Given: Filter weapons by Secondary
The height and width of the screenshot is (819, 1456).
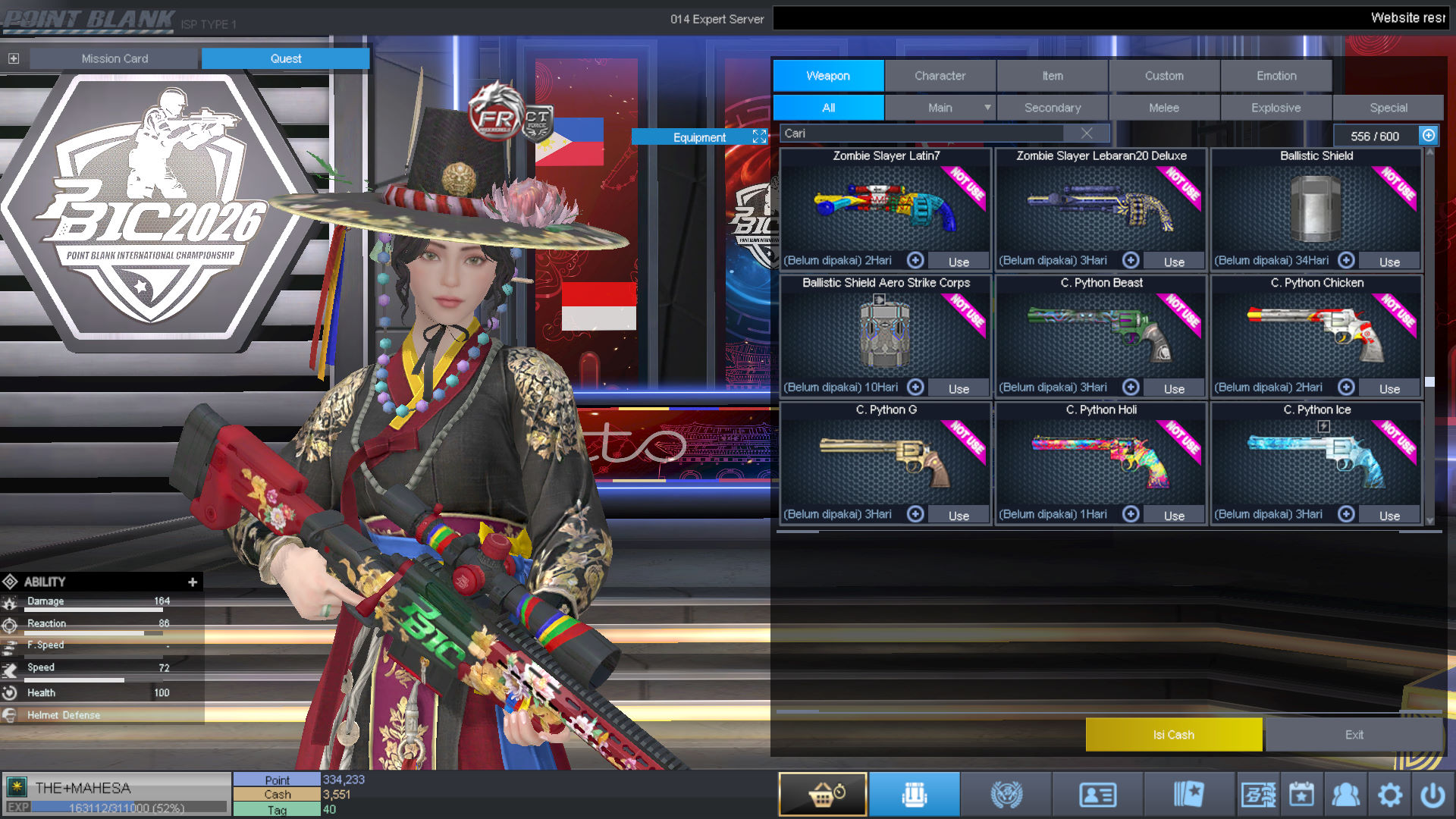Looking at the screenshot, I should (x=1052, y=108).
